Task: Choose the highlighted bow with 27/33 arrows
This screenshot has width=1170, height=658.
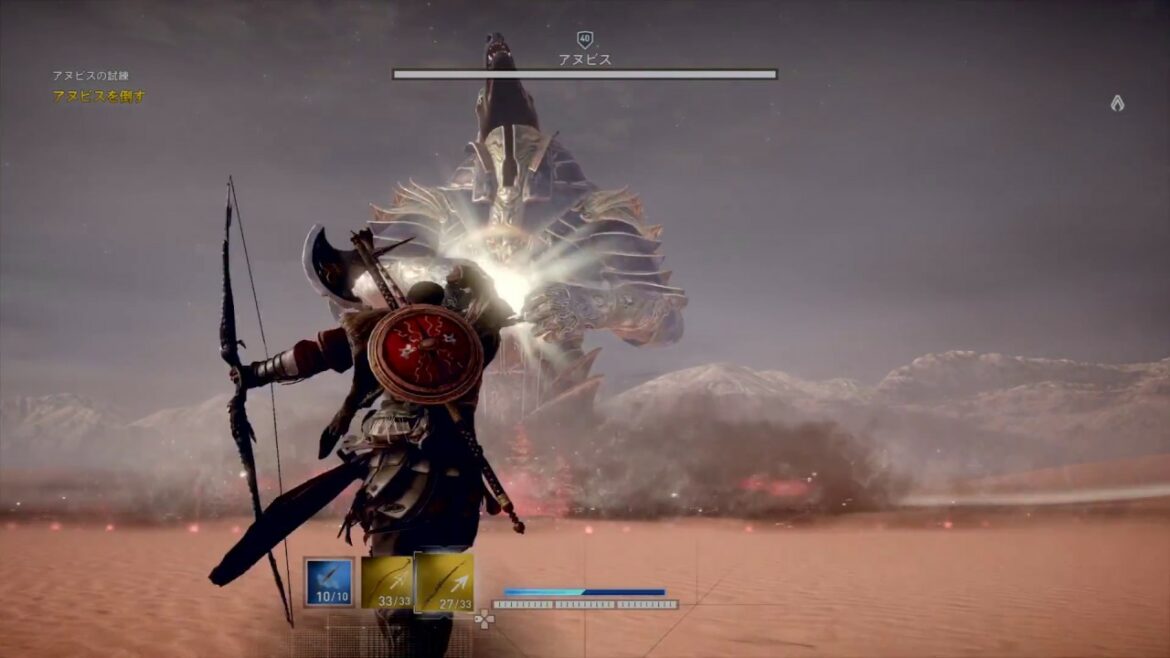Action: pos(444,582)
